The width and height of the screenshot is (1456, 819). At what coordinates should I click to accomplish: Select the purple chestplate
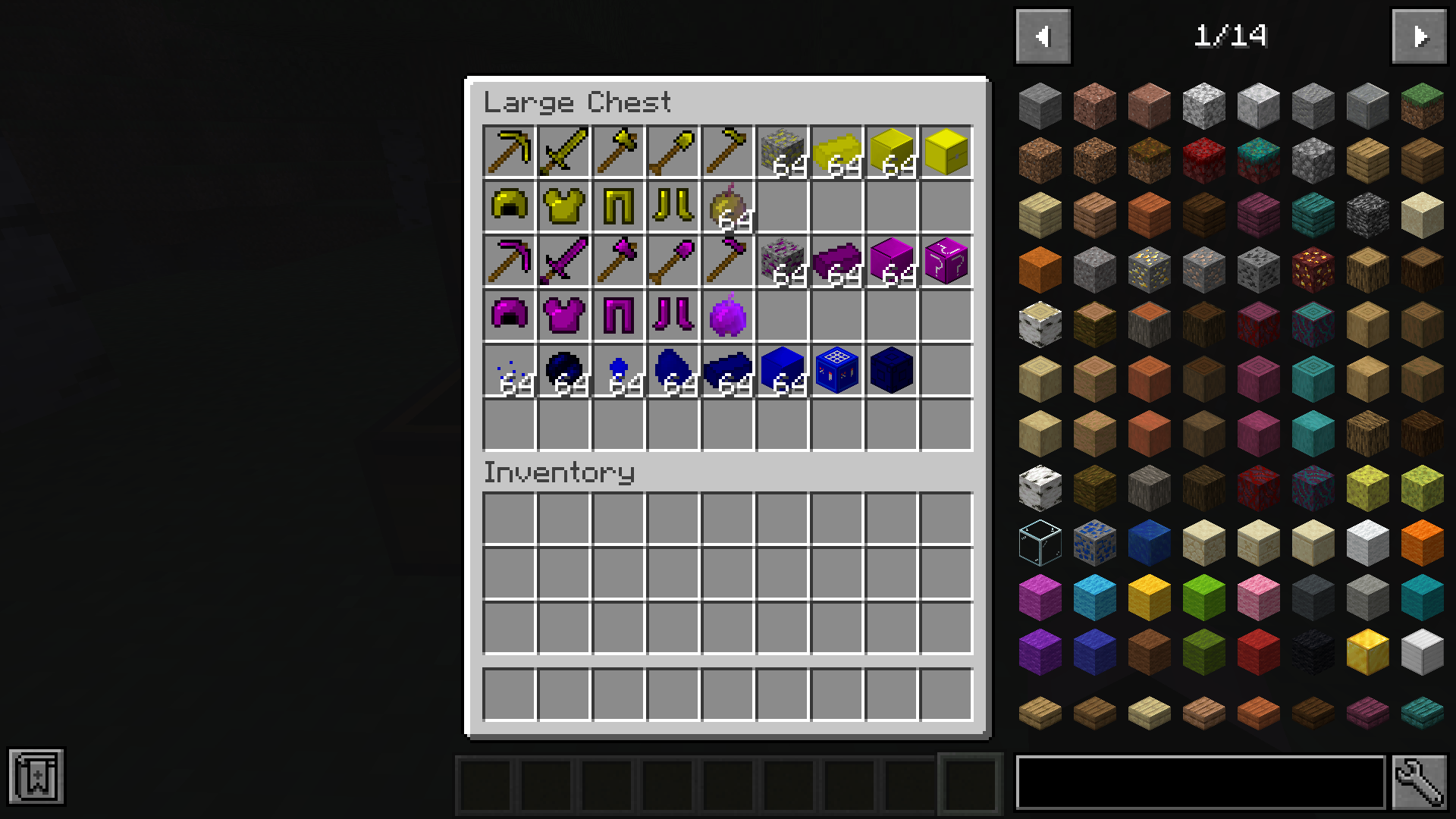[564, 317]
